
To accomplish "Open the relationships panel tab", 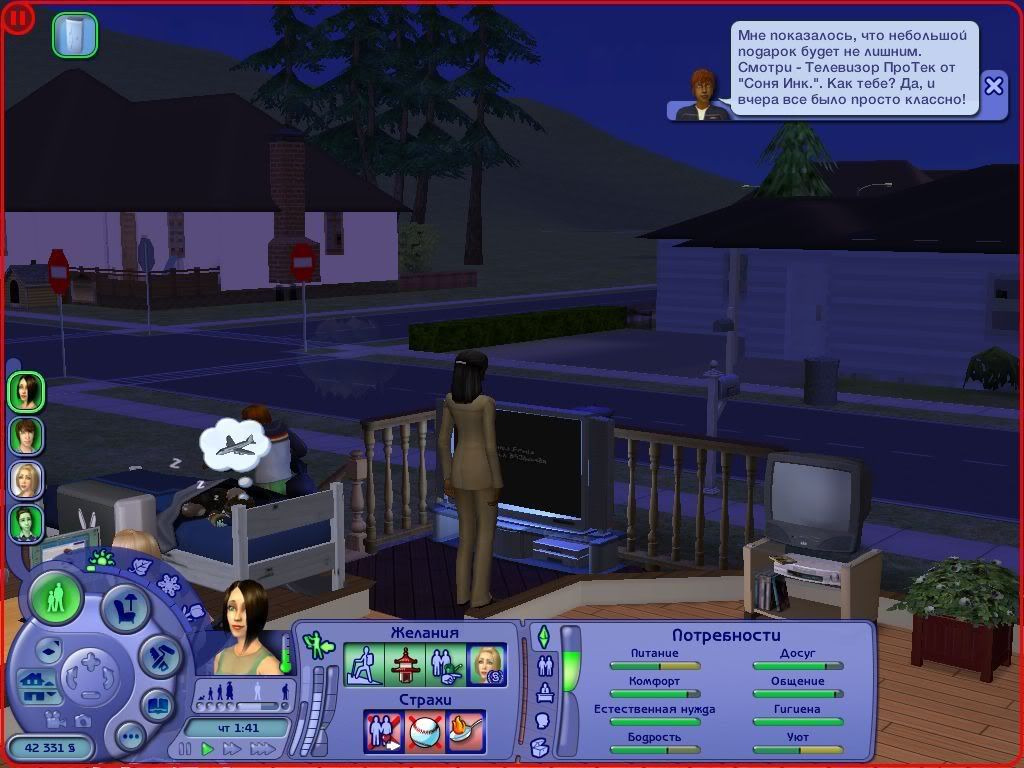I will tap(546, 665).
